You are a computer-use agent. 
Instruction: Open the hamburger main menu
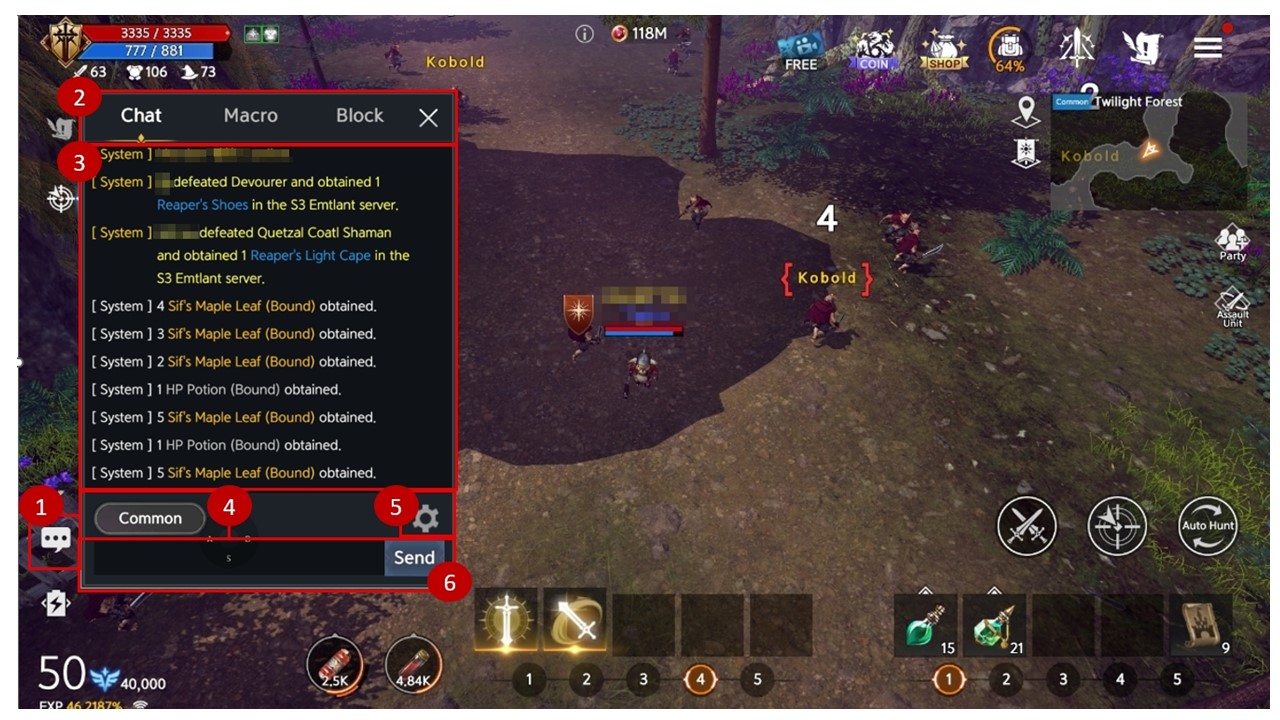pos(1208,48)
